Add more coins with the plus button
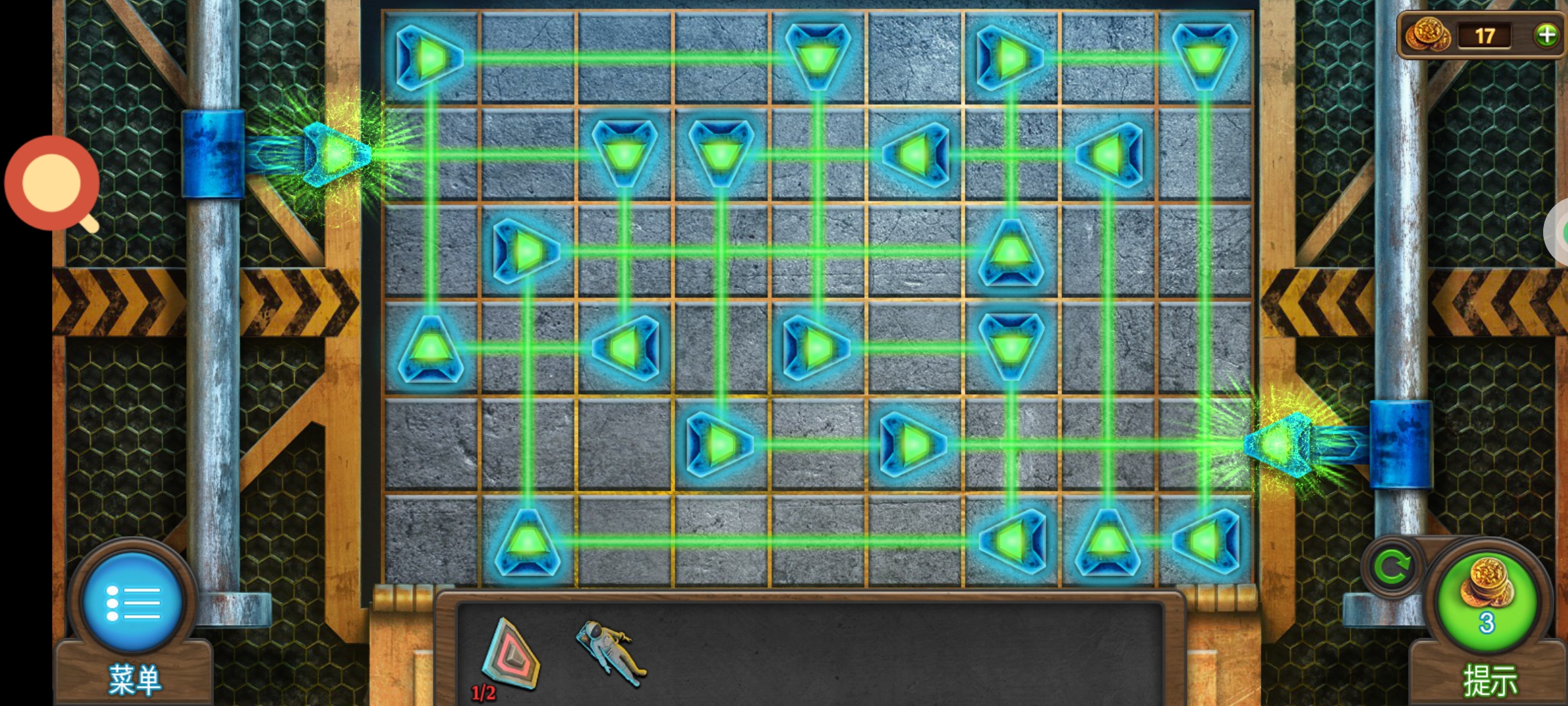The height and width of the screenshot is (706, 1568). [1546, 35]
